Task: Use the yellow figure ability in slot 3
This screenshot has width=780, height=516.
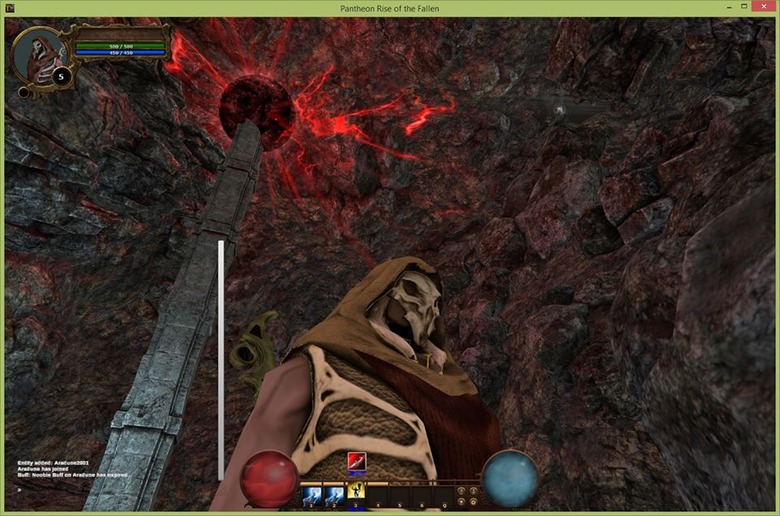Action: (x=356, y=490)
